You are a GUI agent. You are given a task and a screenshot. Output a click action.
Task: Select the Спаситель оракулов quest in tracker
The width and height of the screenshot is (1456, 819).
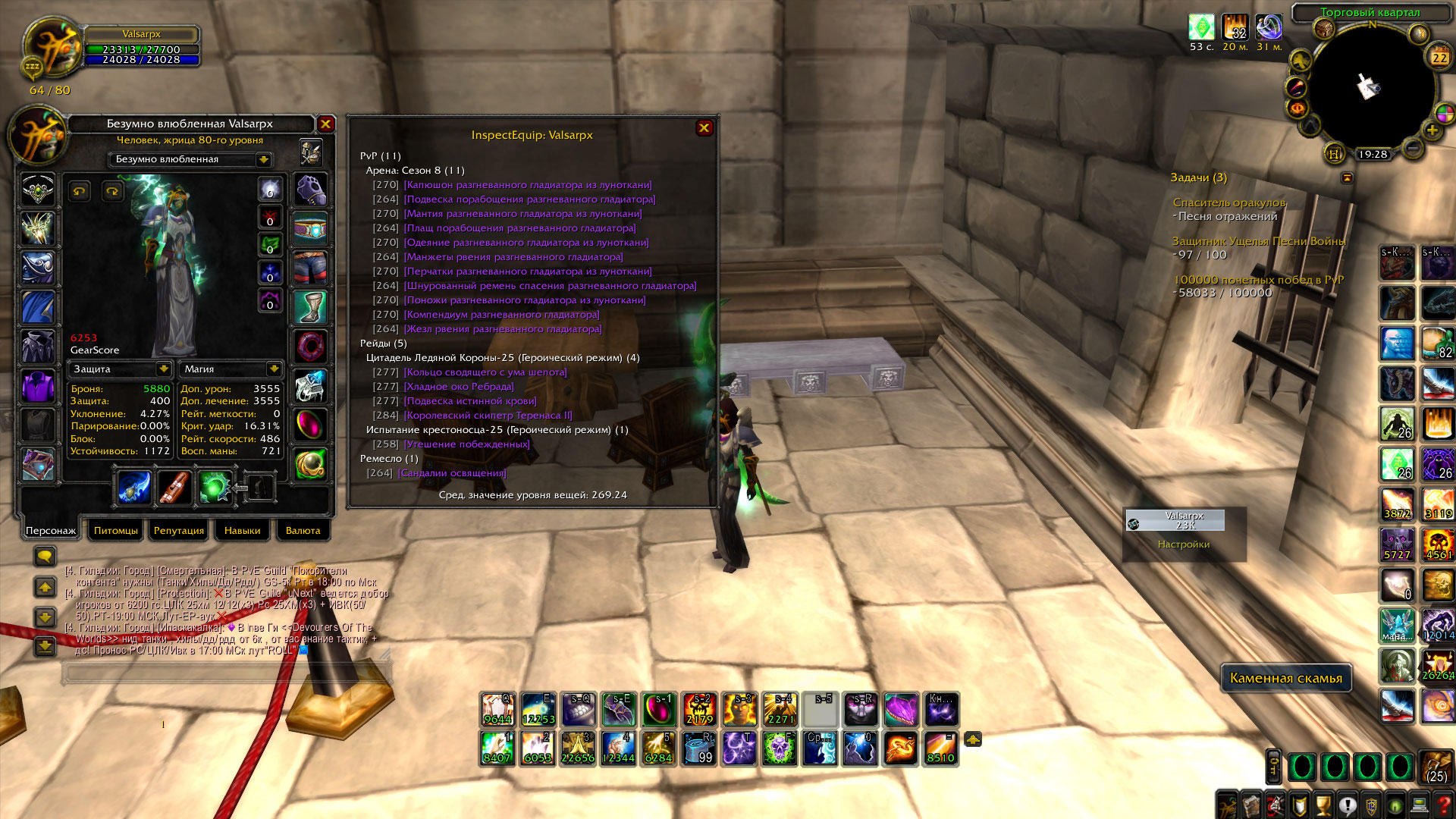[1229, 202]
